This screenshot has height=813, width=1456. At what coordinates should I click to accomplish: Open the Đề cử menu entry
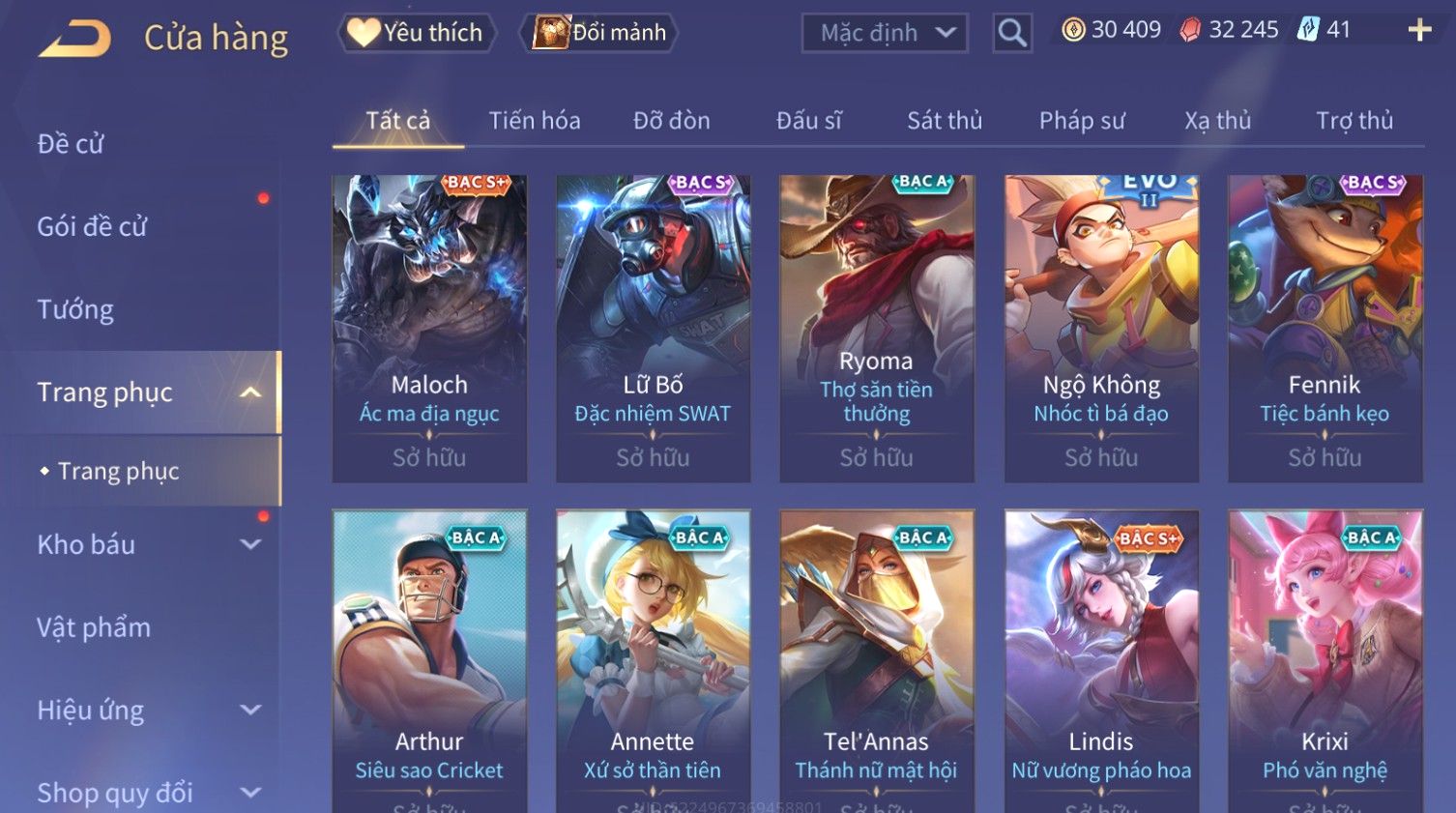[x=71, y=144]
